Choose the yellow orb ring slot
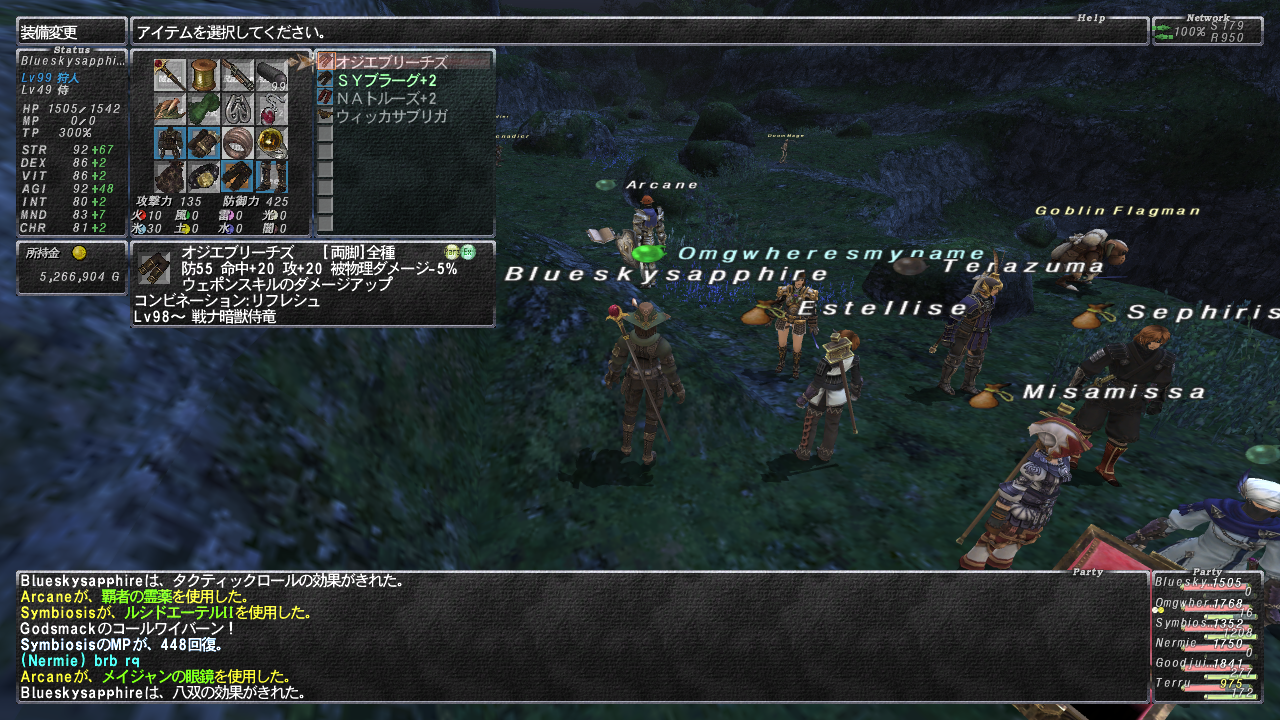1280x720 pixels. click(x=271, y=143)
